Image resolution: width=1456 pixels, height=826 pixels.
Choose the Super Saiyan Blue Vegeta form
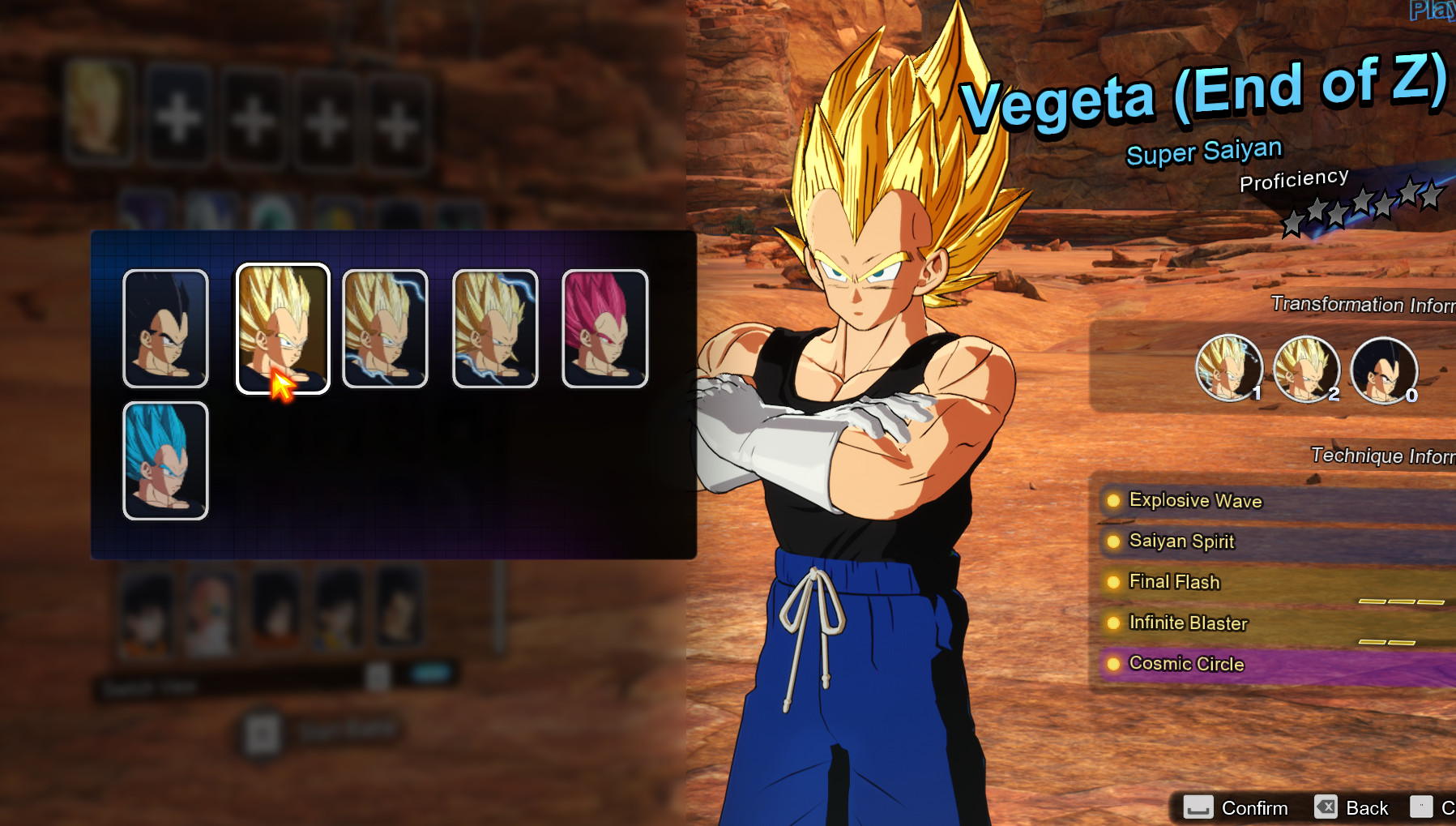[165, 462]
